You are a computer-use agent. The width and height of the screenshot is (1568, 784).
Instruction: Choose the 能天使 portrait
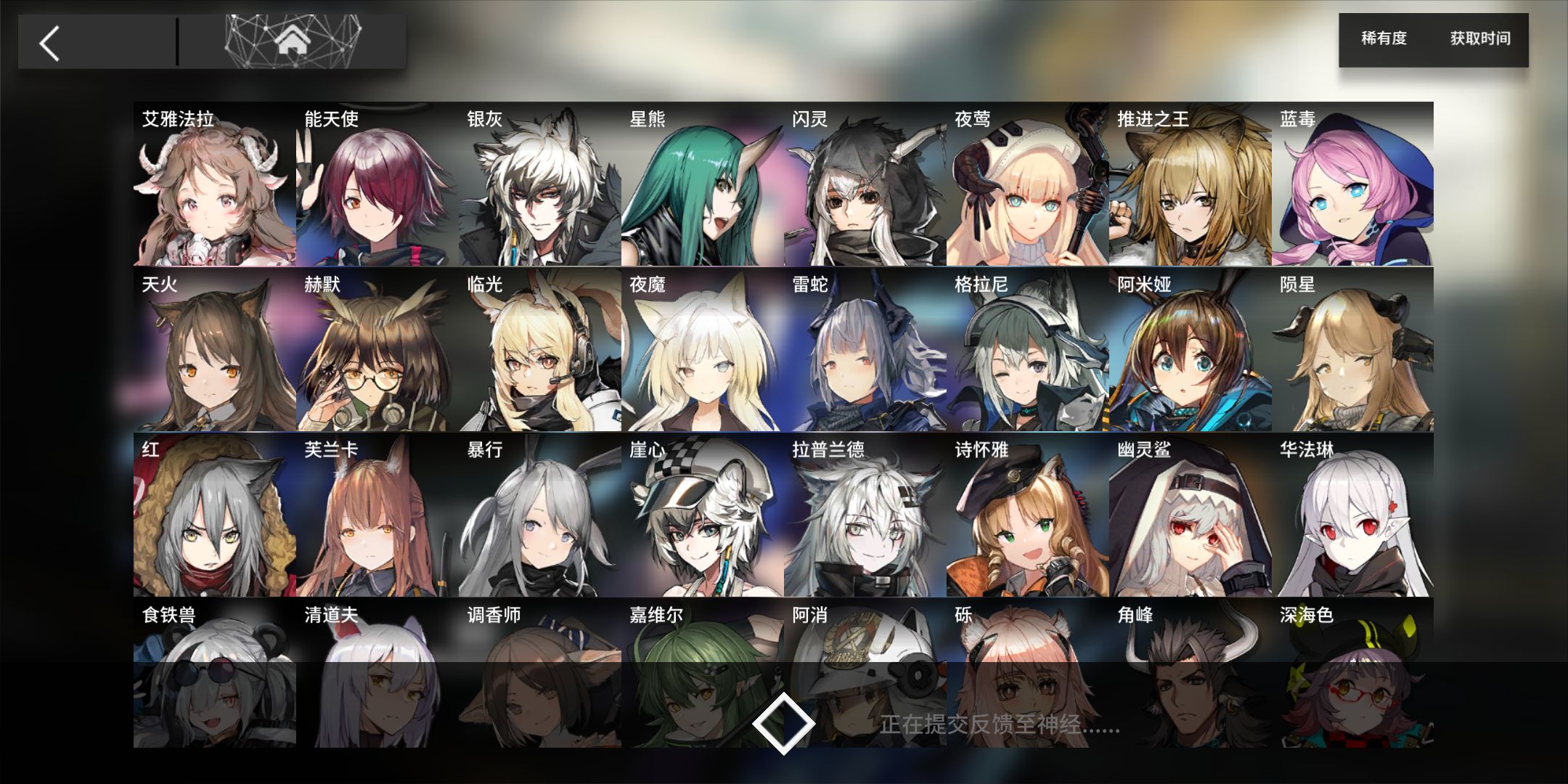click(377, 185)
